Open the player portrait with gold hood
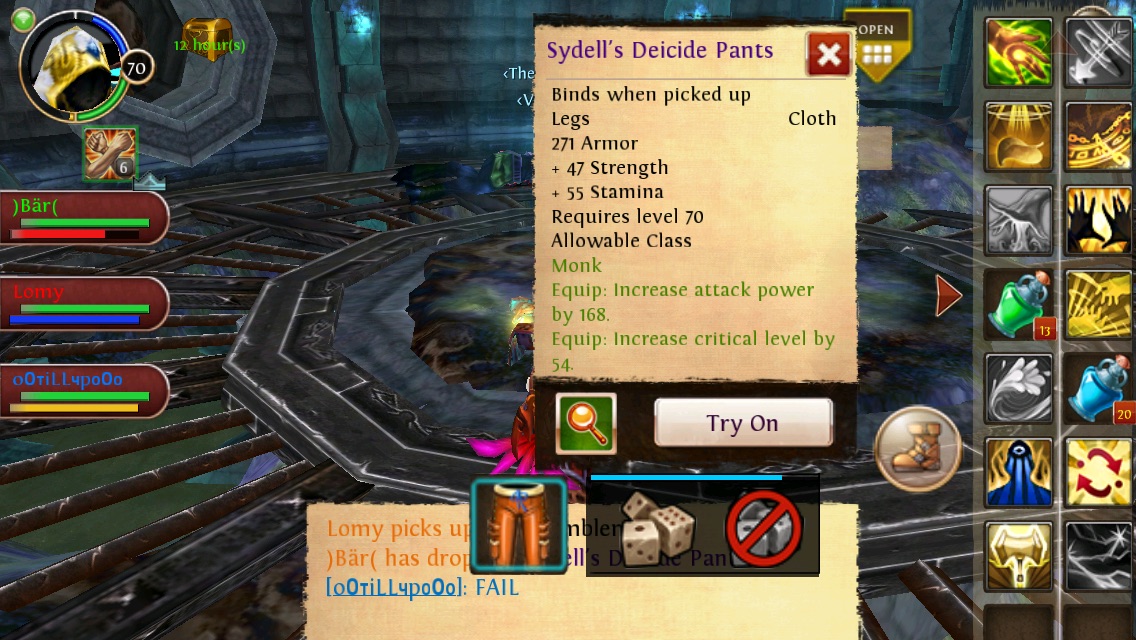1136x640 pixels. [72, 66]
